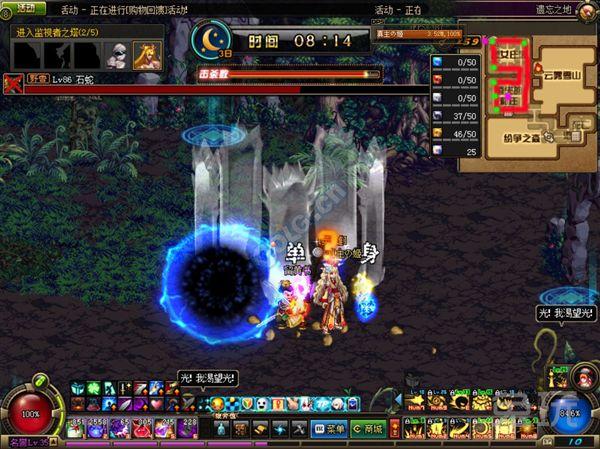This screenshot has width=600, height=449.
Task: Click the red HP orb
Action: (x=30, y=411)
